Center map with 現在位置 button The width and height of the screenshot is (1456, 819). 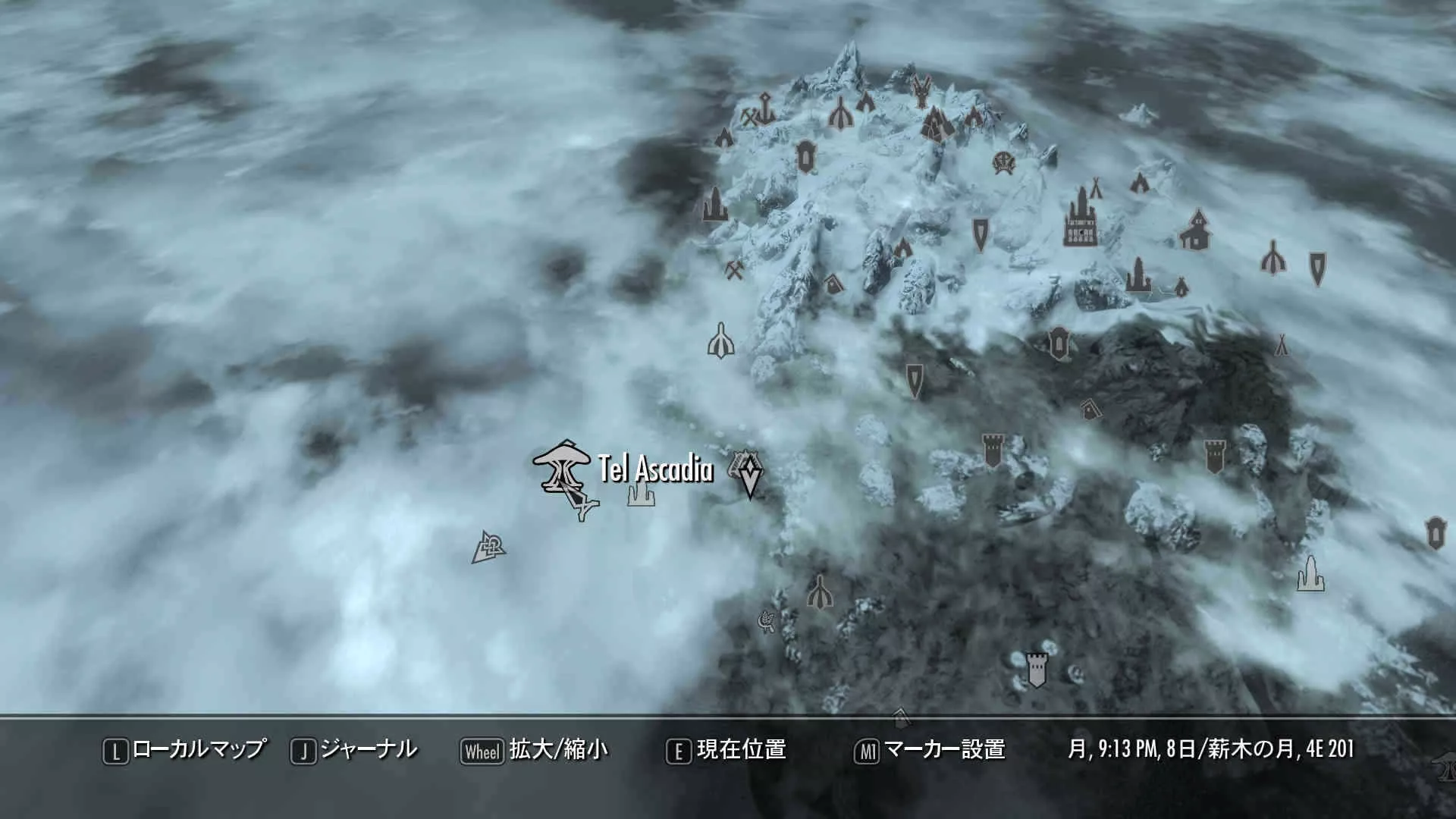[x=726, y=750]
